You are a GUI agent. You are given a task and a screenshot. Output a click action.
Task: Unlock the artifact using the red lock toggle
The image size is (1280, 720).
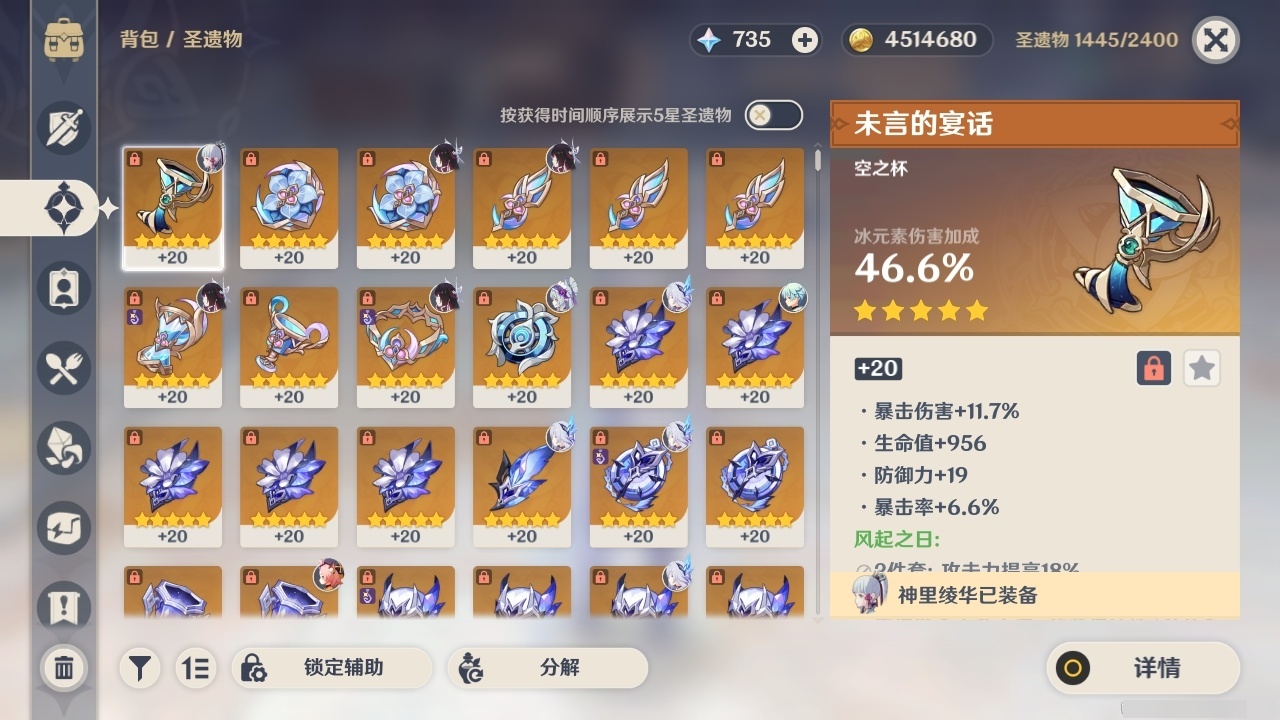coord(1152,368)
